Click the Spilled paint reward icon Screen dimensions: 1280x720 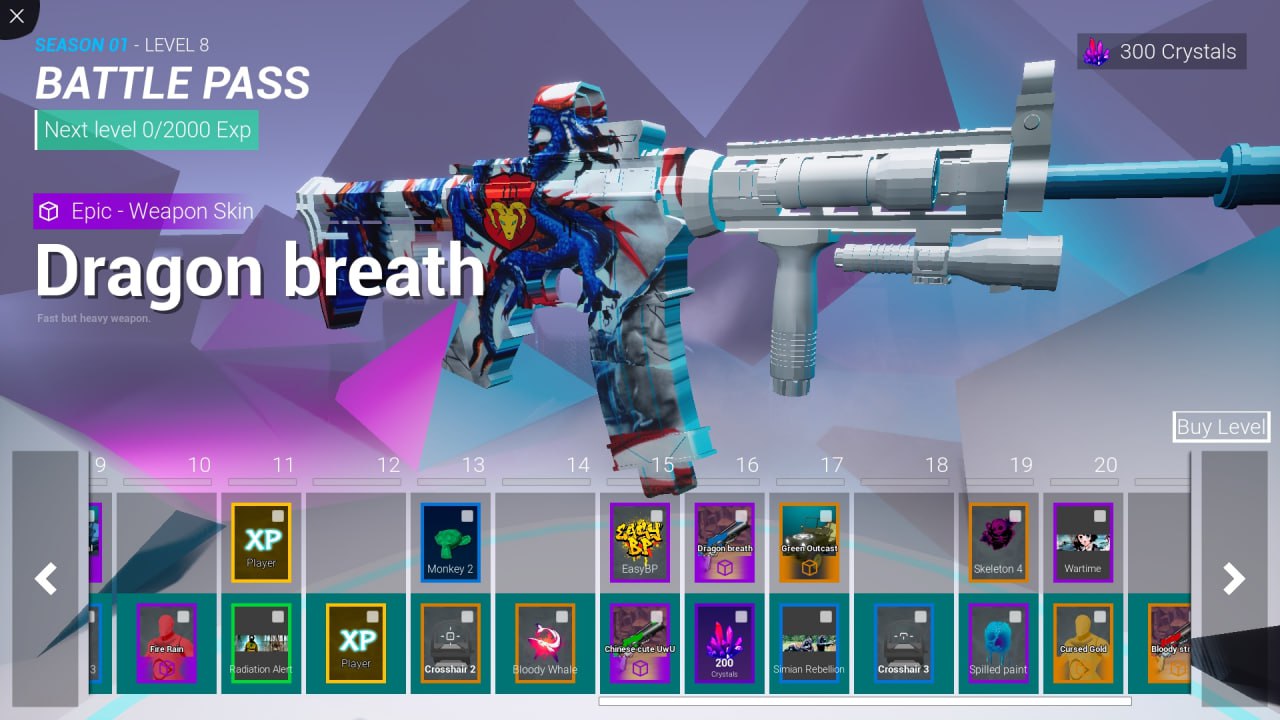[998, 643]
